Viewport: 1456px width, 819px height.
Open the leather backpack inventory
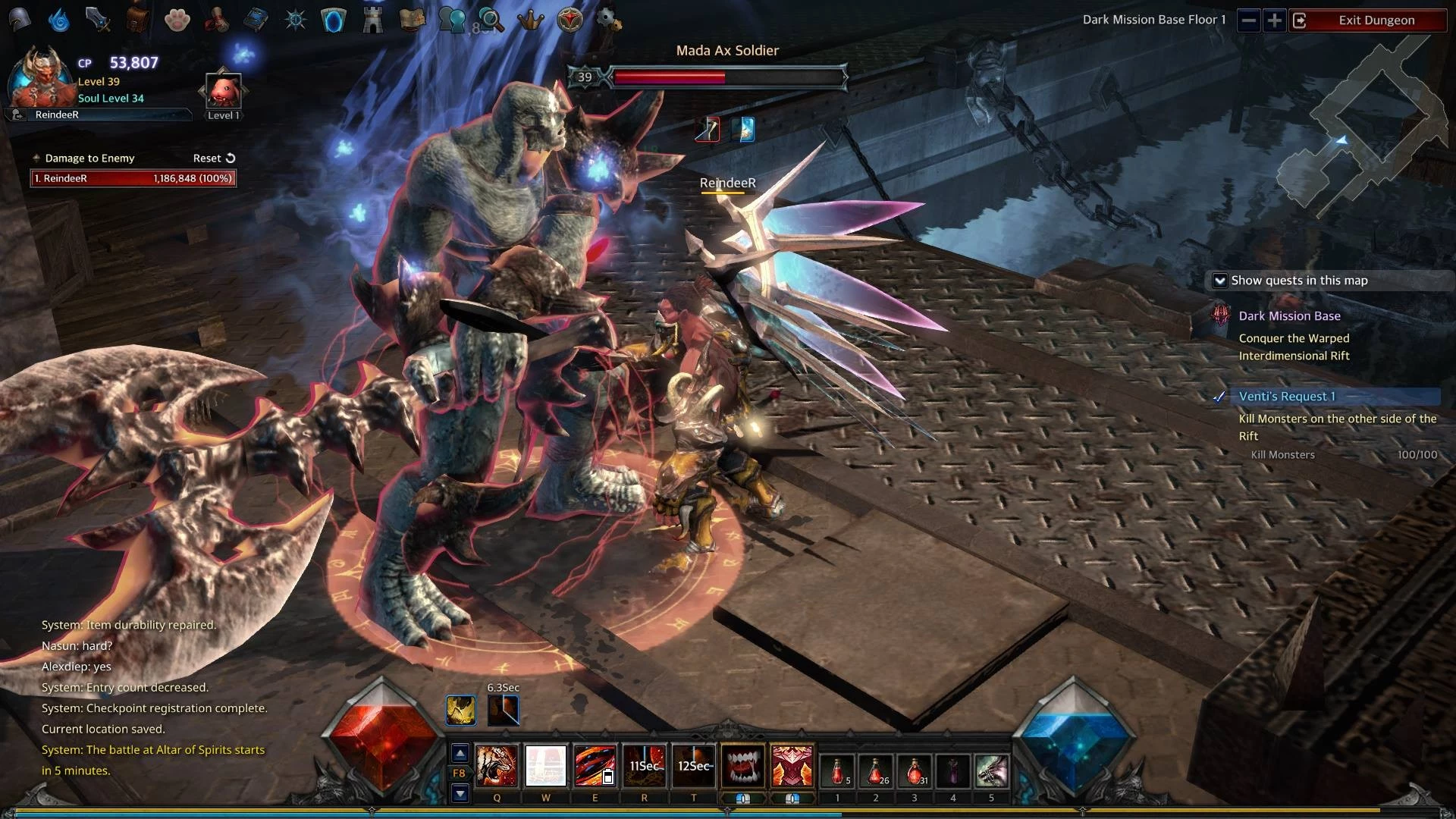(x=137, y=20)
